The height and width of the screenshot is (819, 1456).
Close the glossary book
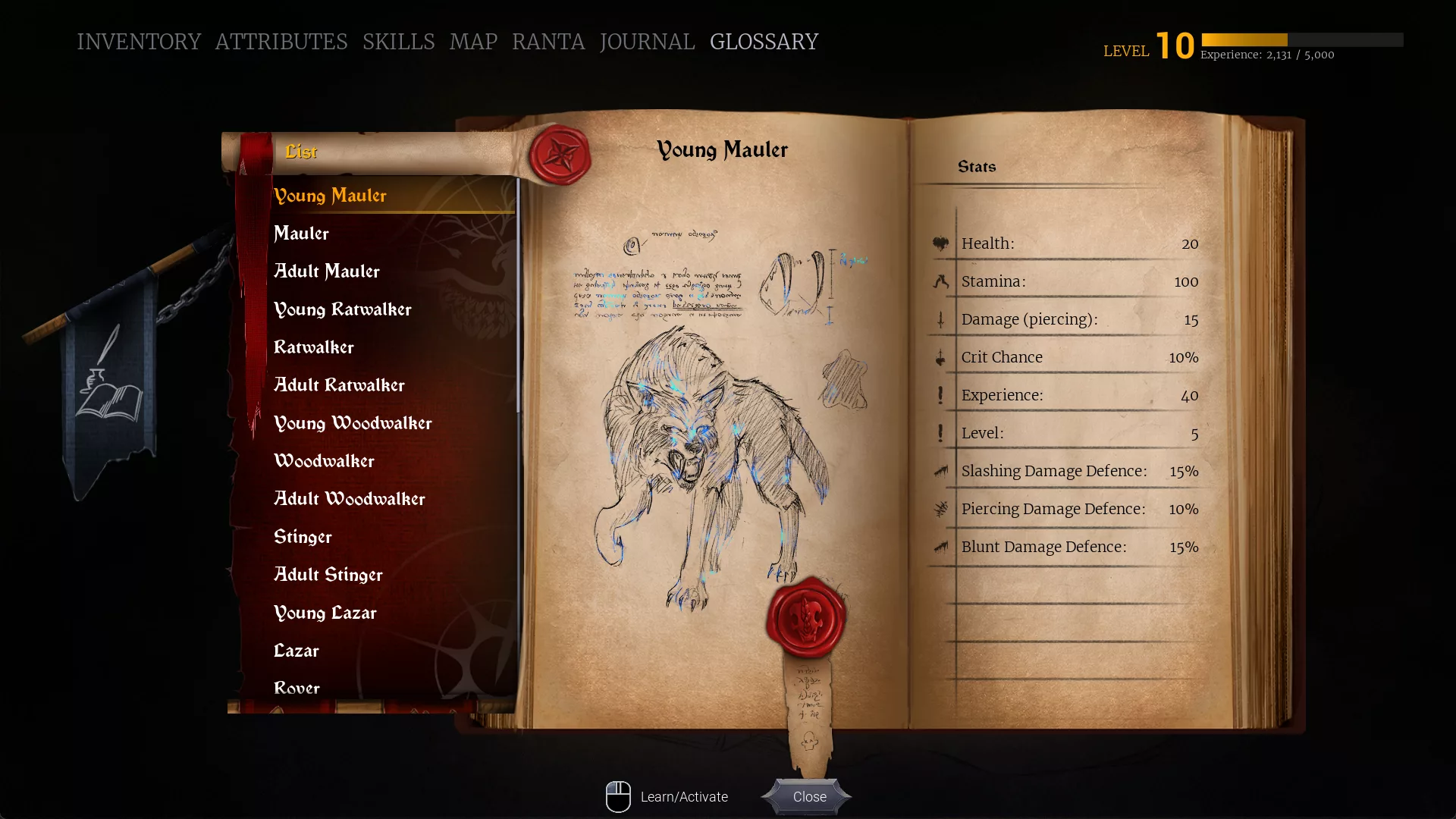coord(808,796)
